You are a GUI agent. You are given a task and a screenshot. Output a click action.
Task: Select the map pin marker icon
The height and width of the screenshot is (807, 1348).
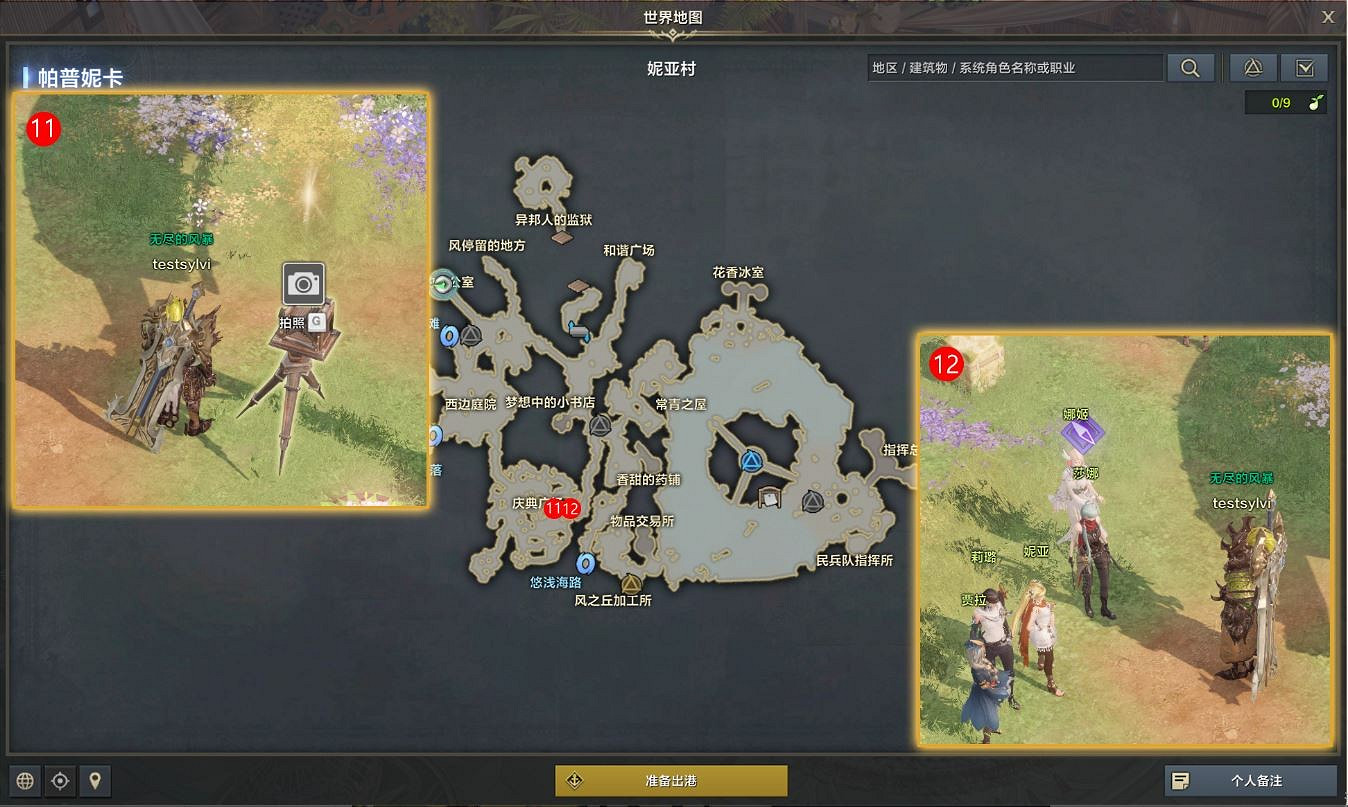click(95, 781)
